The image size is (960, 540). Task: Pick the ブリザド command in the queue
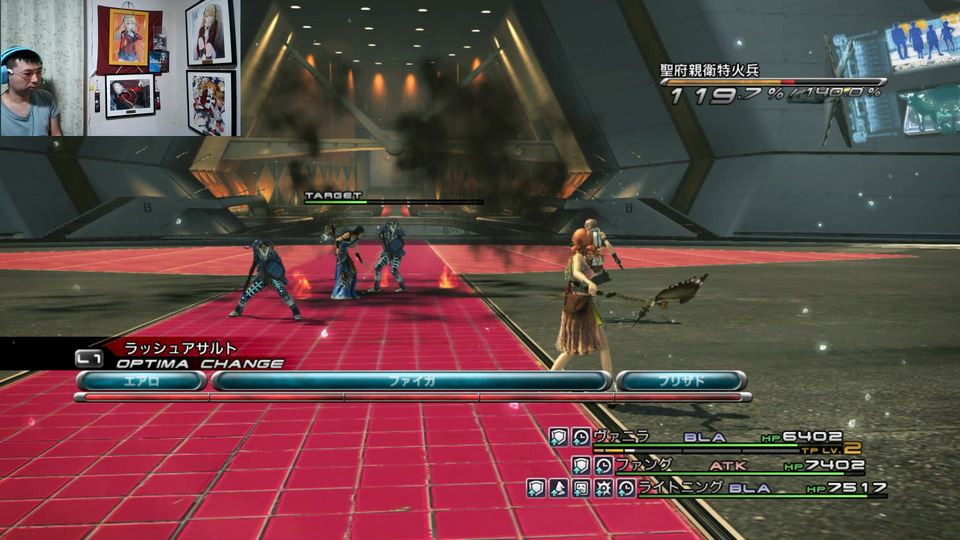click(680, 380)
